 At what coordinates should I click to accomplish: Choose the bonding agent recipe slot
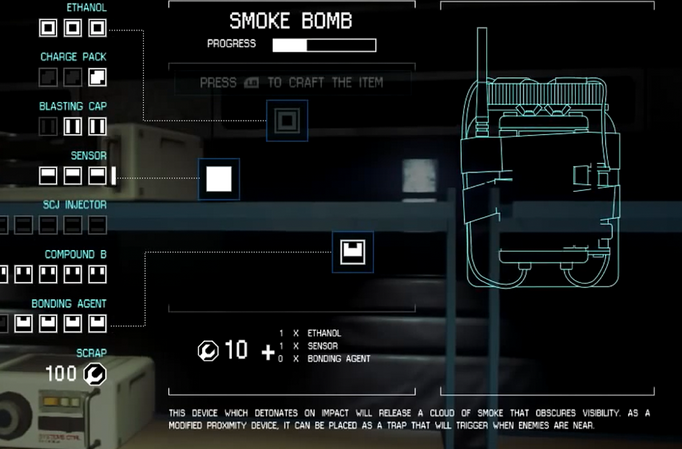click(x=352, y=252)
